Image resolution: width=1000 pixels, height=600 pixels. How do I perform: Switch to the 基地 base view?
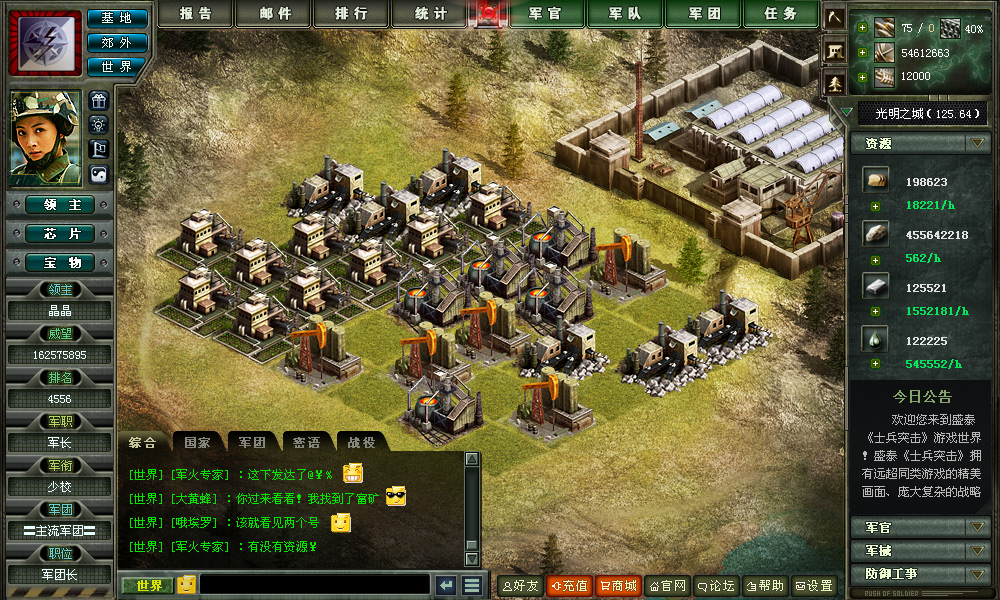click(x=117, y=18)
